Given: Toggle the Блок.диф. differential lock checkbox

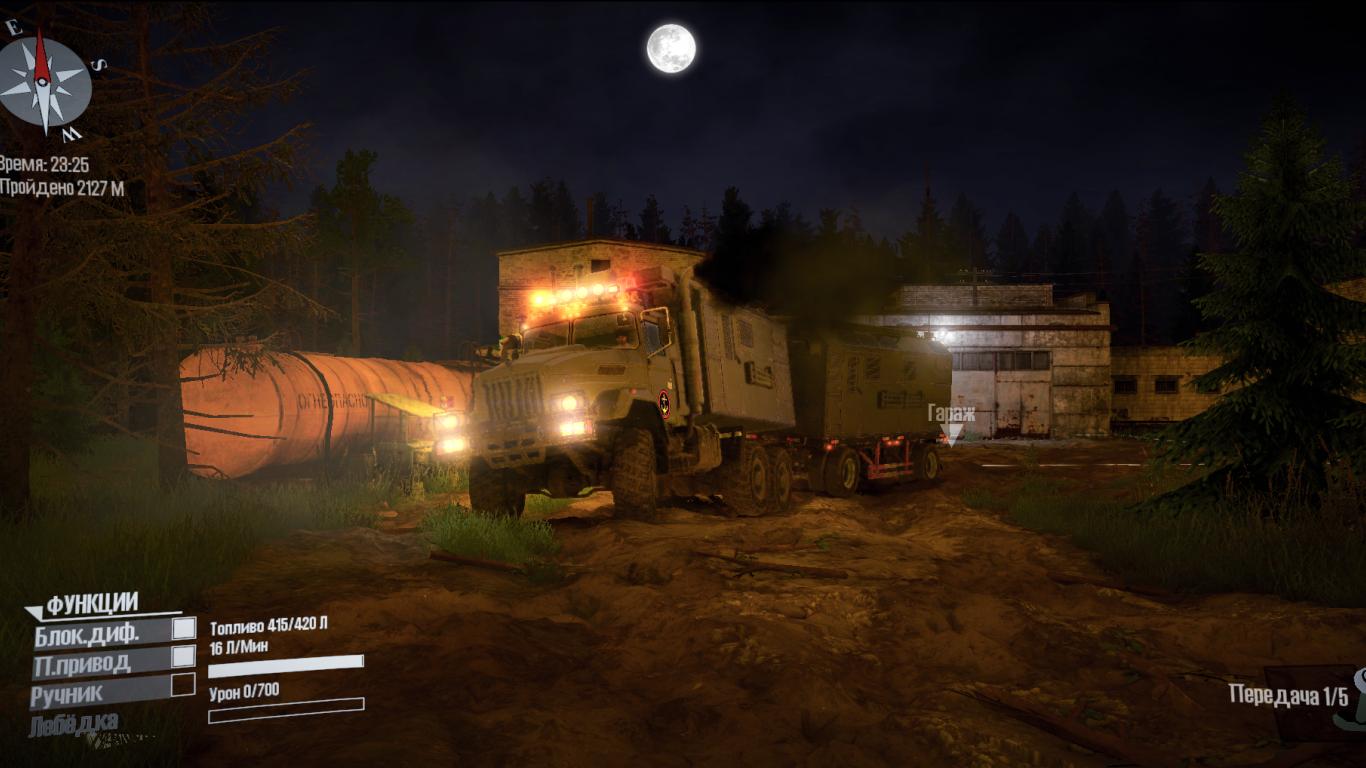Looking at the screenshot, I should pos(183,629).
